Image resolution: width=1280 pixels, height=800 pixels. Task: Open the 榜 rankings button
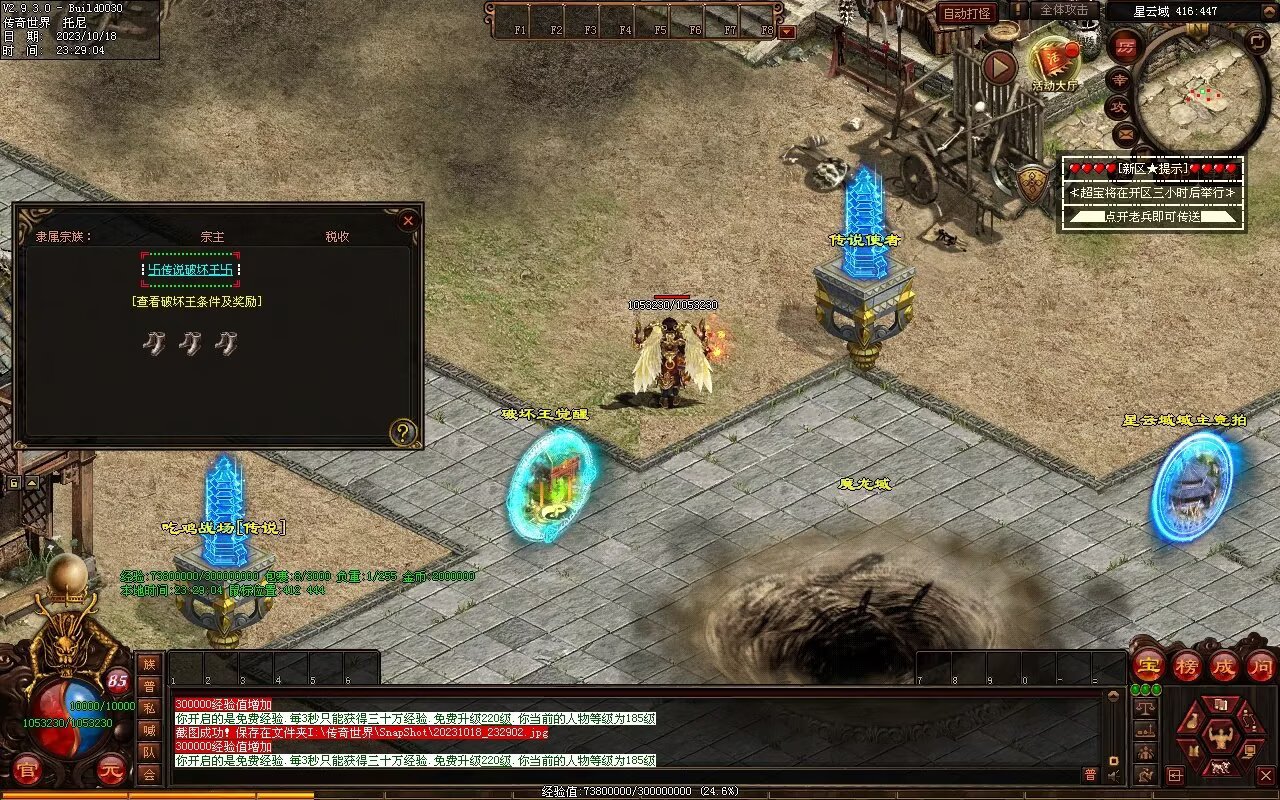pyautogui.click(x=1186, y=665)
